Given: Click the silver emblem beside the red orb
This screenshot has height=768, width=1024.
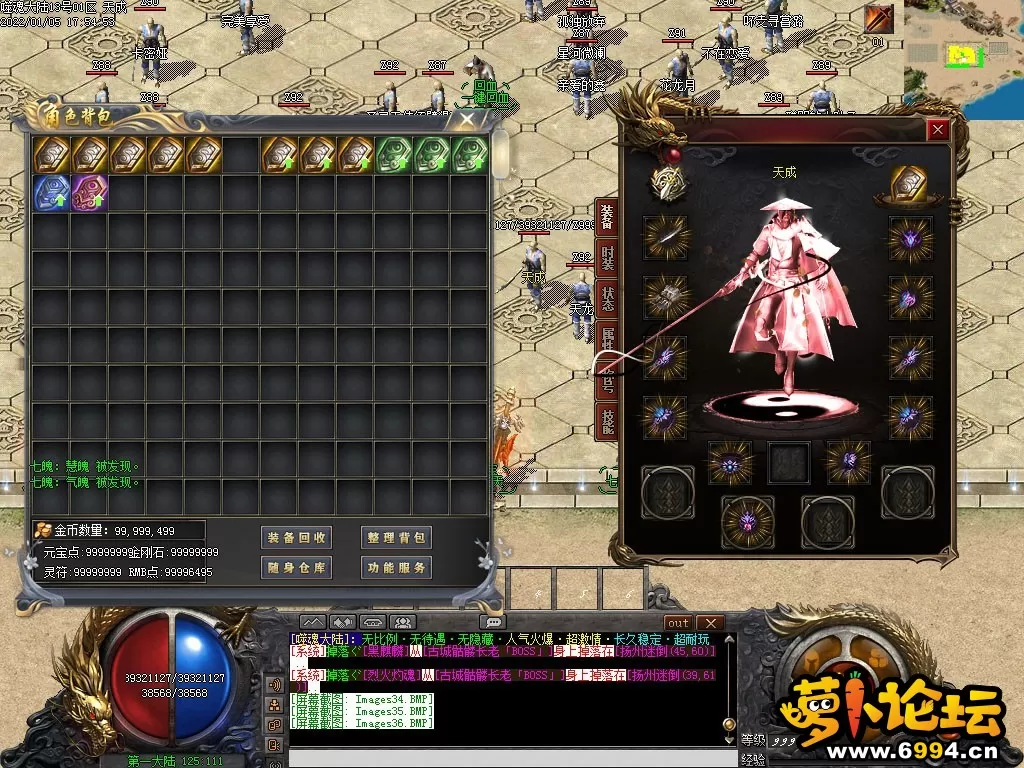Looking at the screenshot, I should (667, 183).
